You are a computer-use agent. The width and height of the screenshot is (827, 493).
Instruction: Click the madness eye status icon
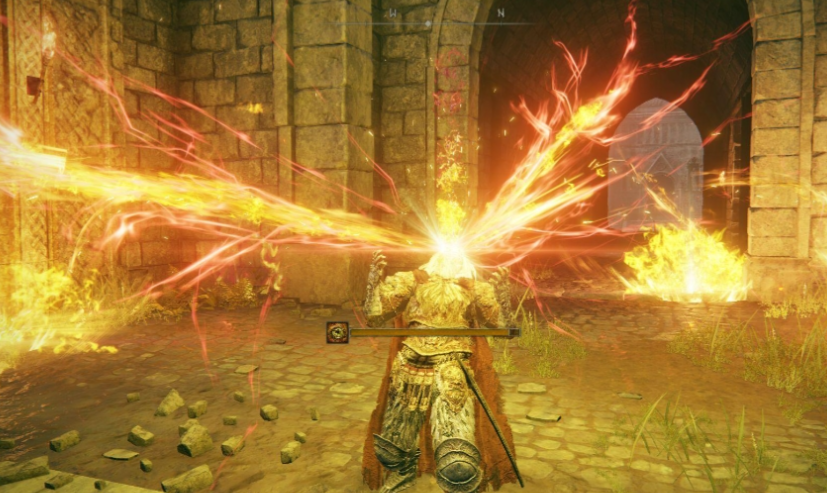(337, 332)
